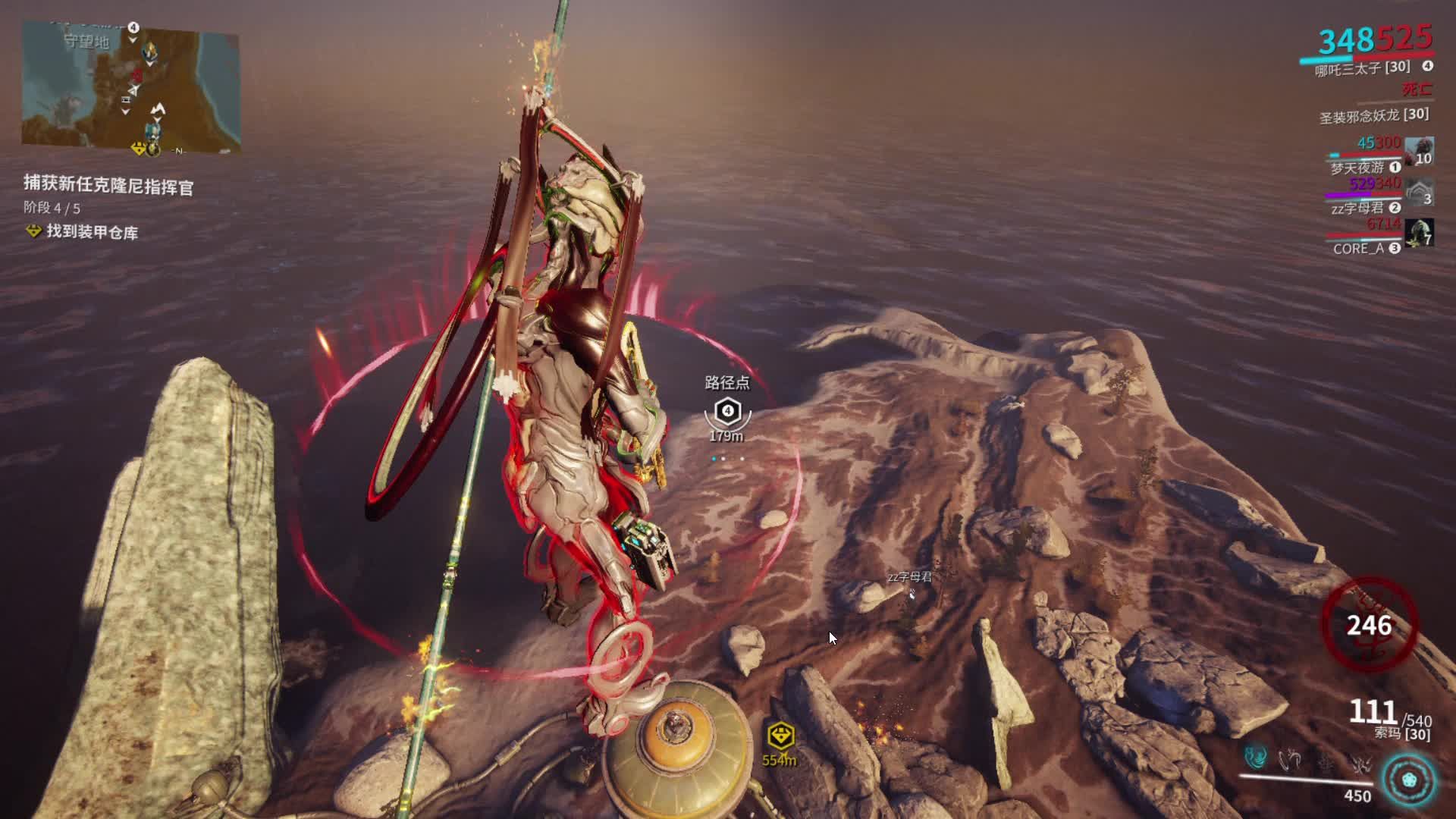
Task: Click the minimap in the corner
Action: point(130,87)
